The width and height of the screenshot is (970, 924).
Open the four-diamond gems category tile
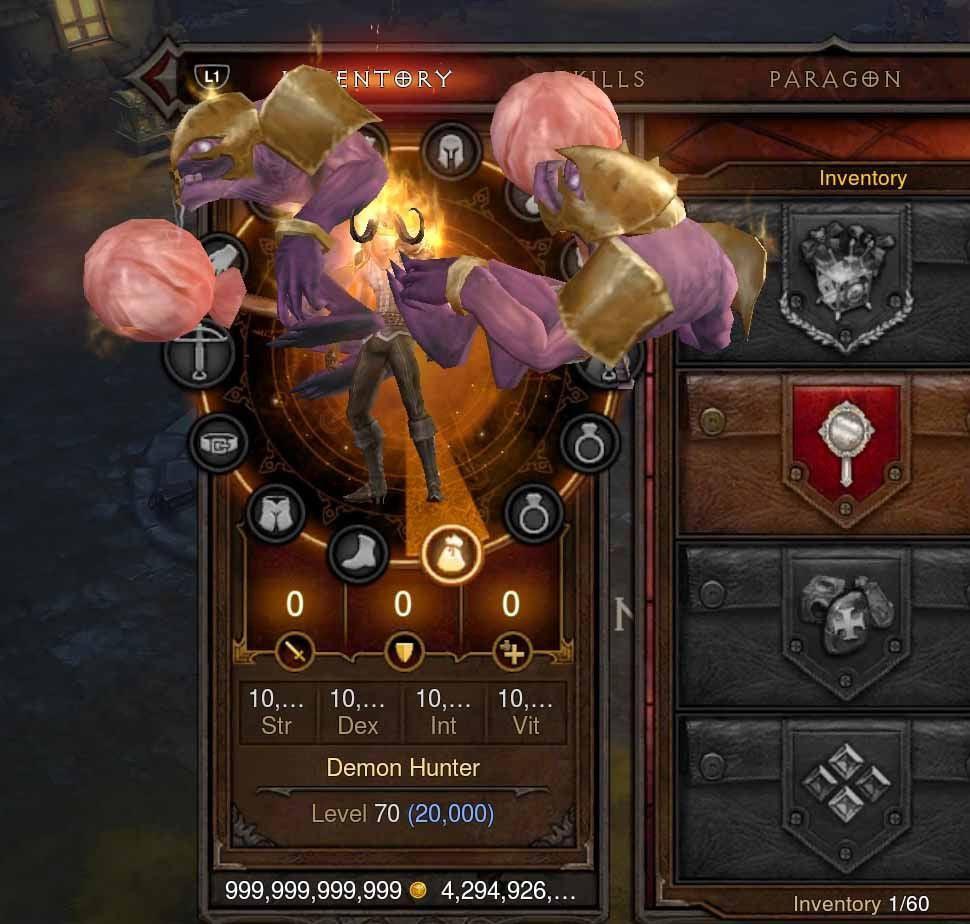tap(846, 787)
